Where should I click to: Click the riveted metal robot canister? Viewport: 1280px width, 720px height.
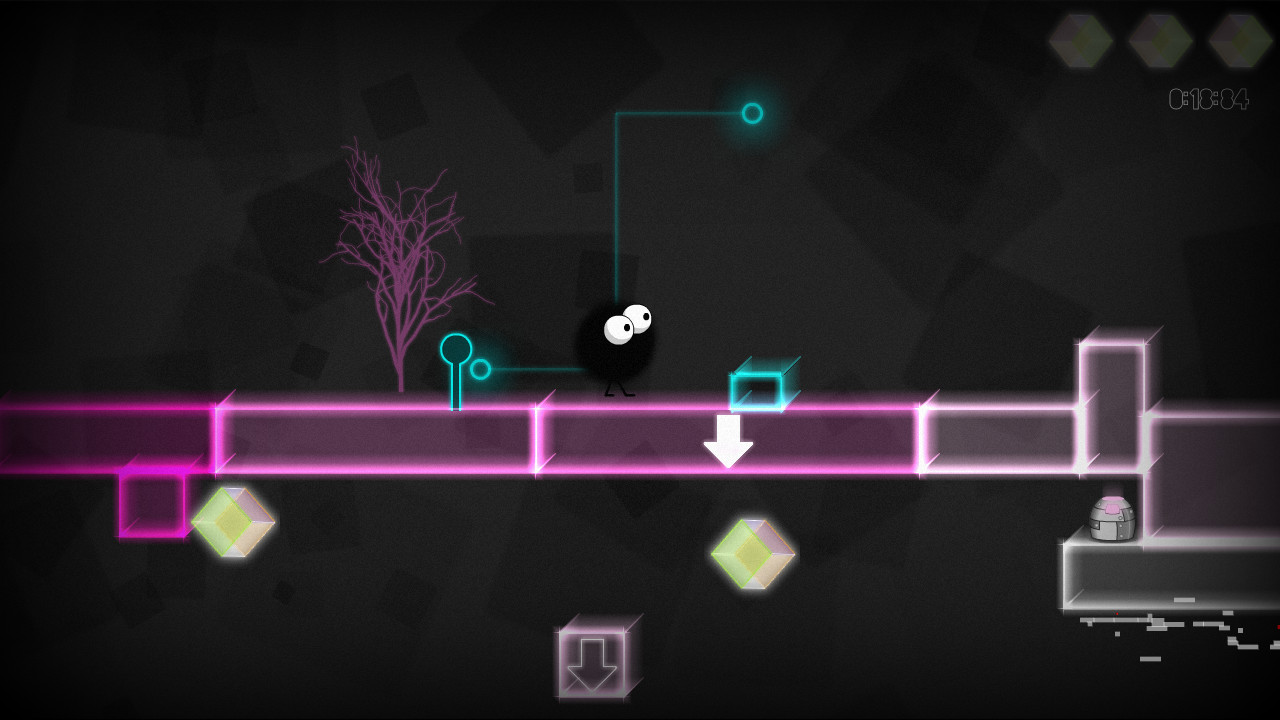(1113, 519)
